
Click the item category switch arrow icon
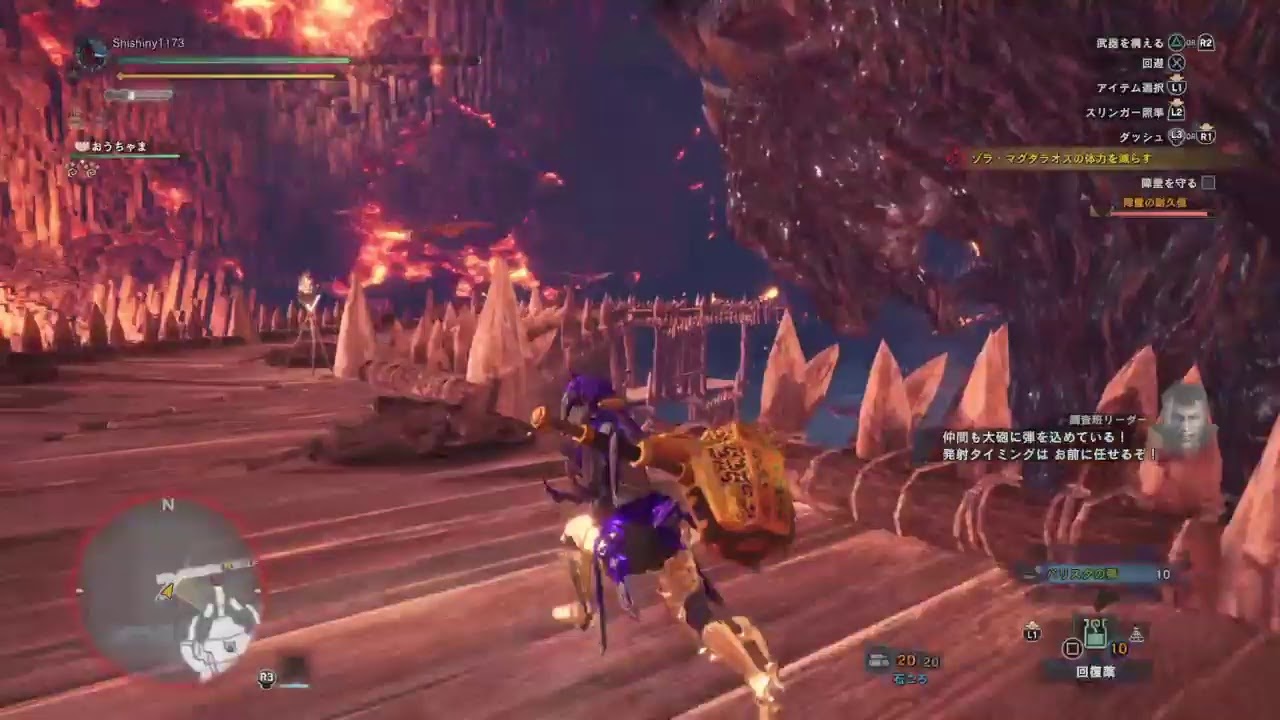click(1135, 634)
